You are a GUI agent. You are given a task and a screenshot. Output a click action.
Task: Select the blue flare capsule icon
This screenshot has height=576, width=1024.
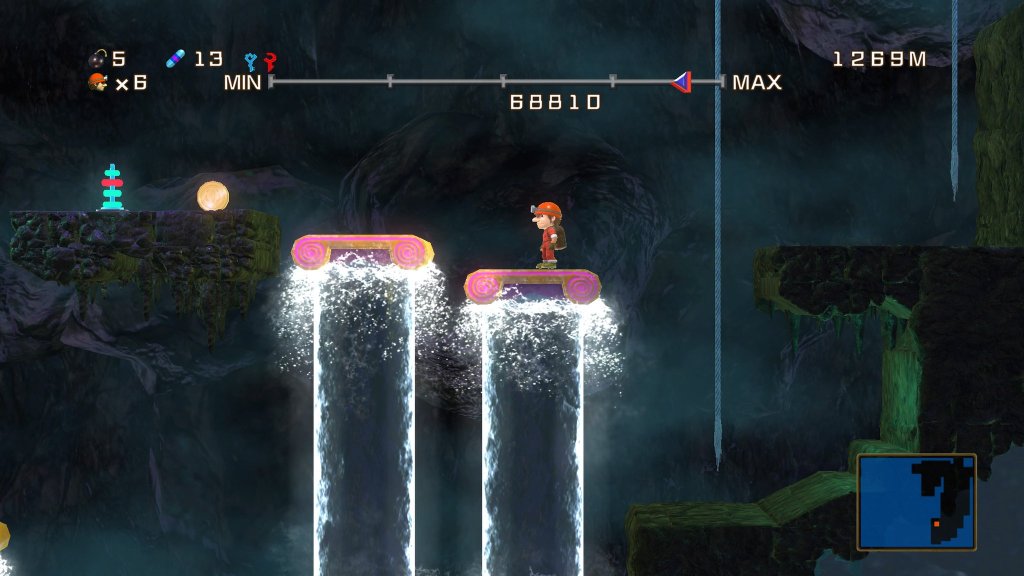176,59
